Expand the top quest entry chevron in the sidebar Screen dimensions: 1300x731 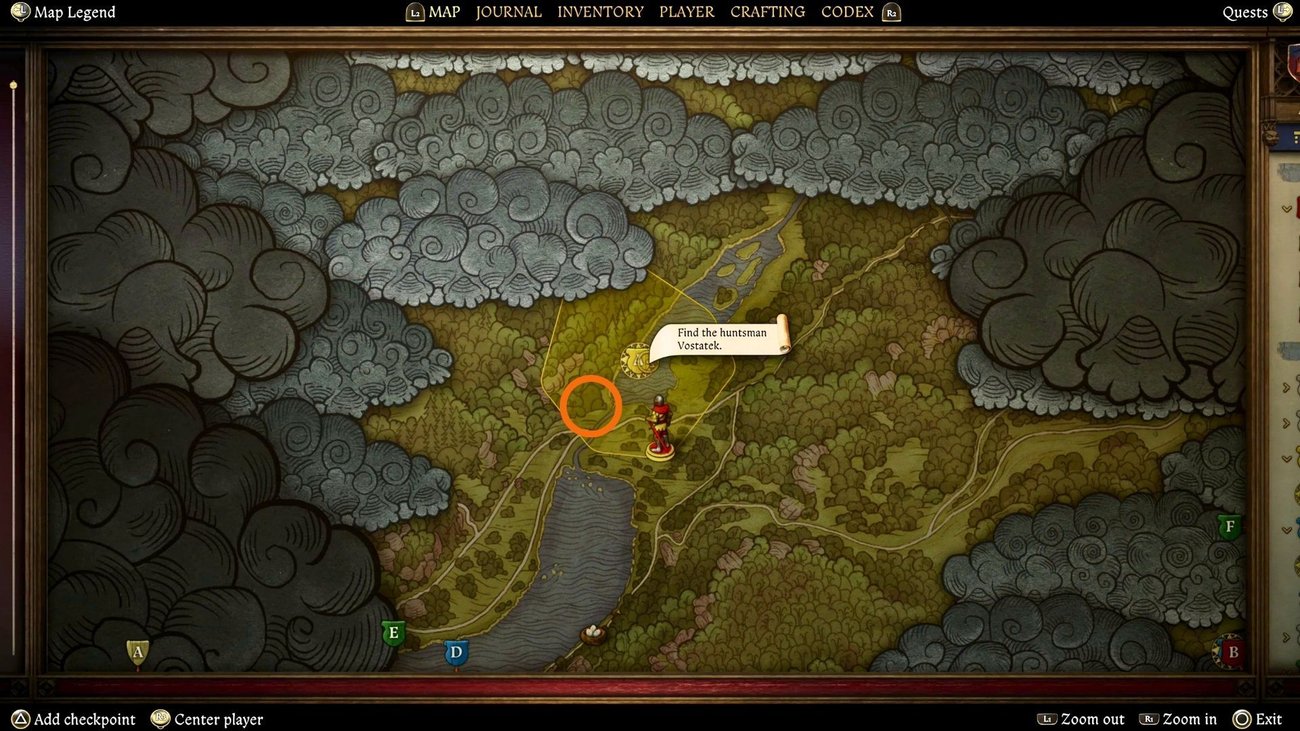tap(1288, 207)
